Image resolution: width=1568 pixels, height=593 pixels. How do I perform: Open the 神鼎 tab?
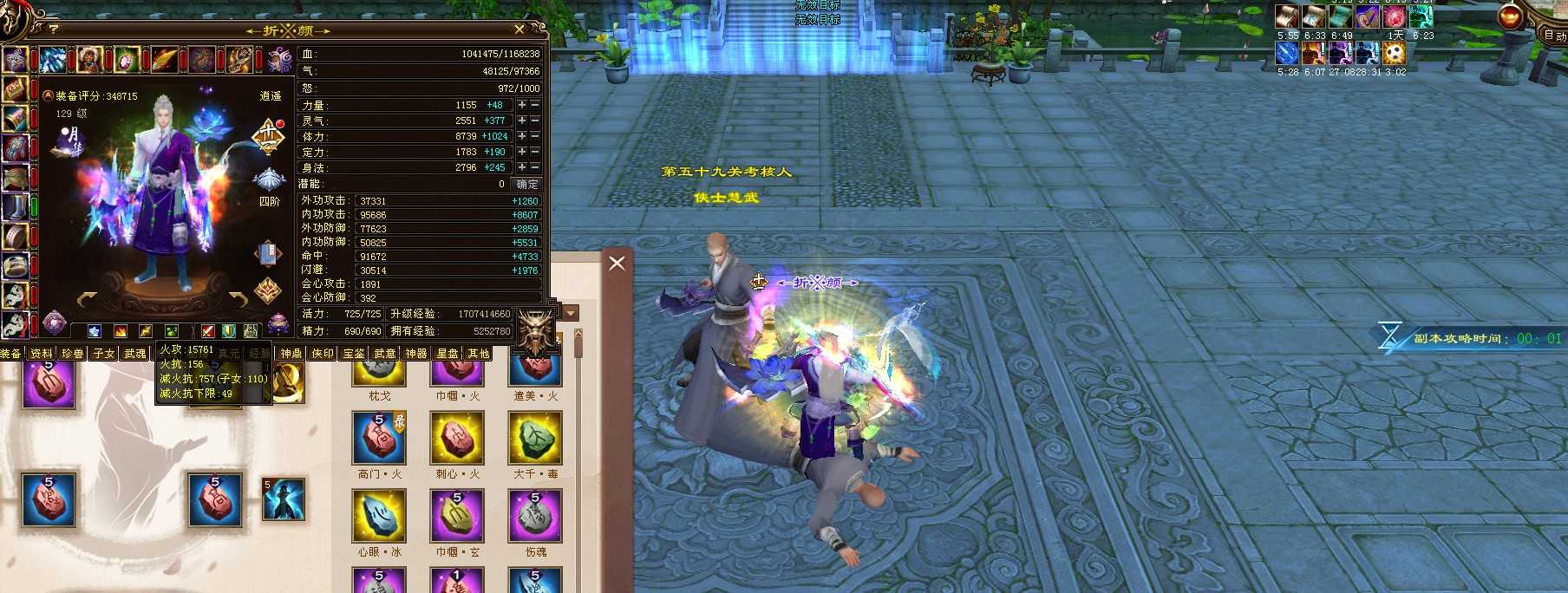pyautogui.click(x=291, y=354)
